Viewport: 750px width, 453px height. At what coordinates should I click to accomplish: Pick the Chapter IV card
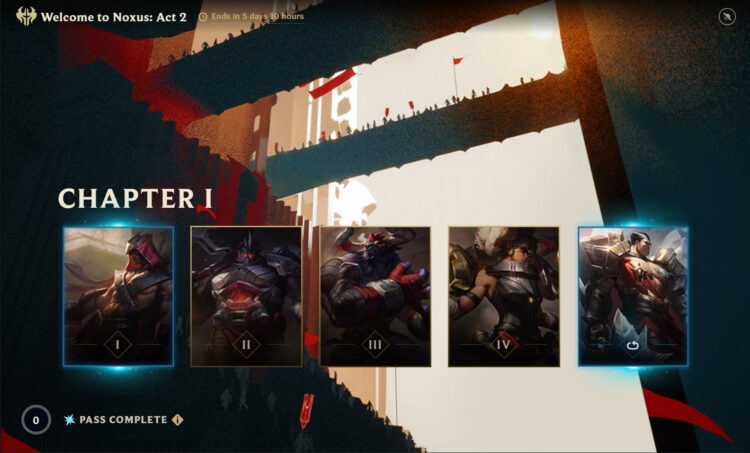(x=503, y=296)
